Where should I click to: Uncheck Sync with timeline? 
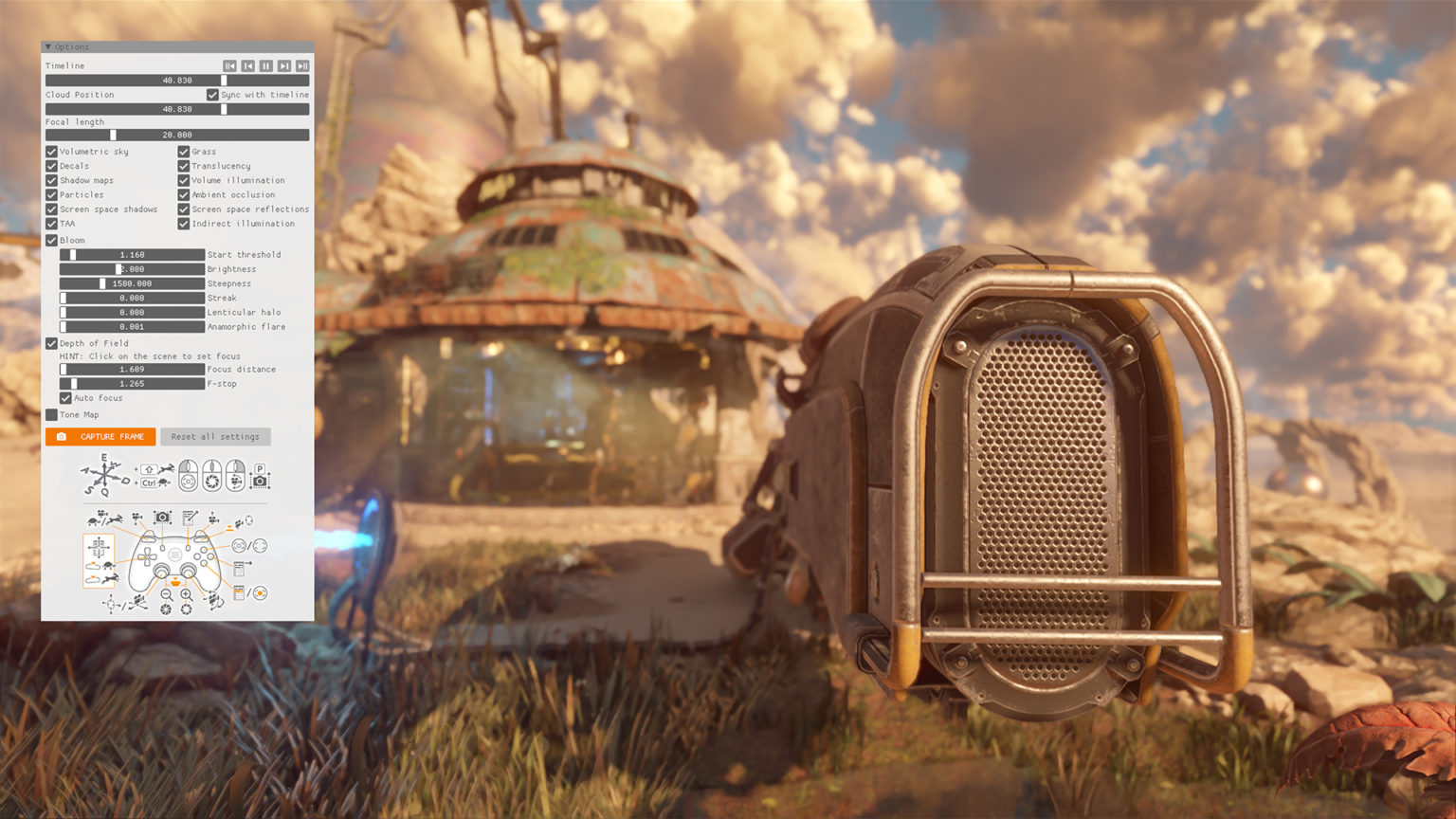tap(211, 95)
